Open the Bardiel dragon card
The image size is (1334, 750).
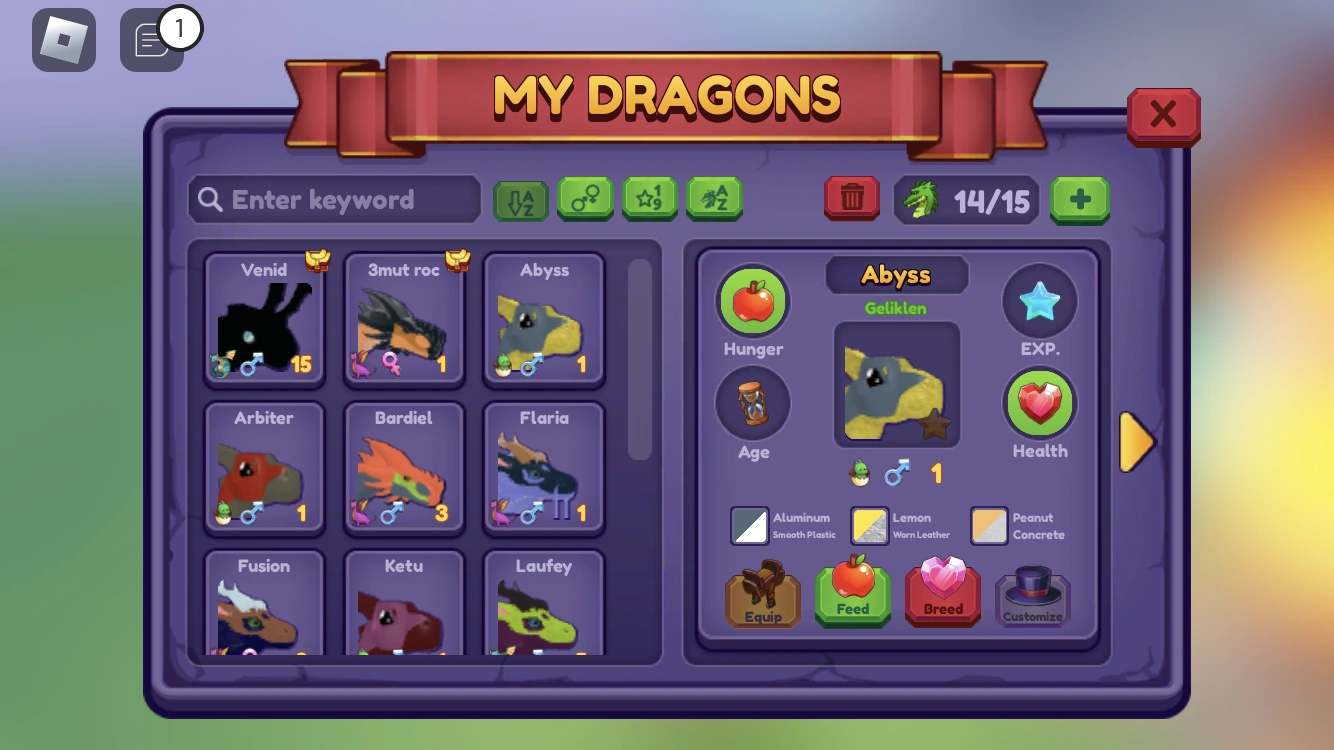click(x=403, y=467)
